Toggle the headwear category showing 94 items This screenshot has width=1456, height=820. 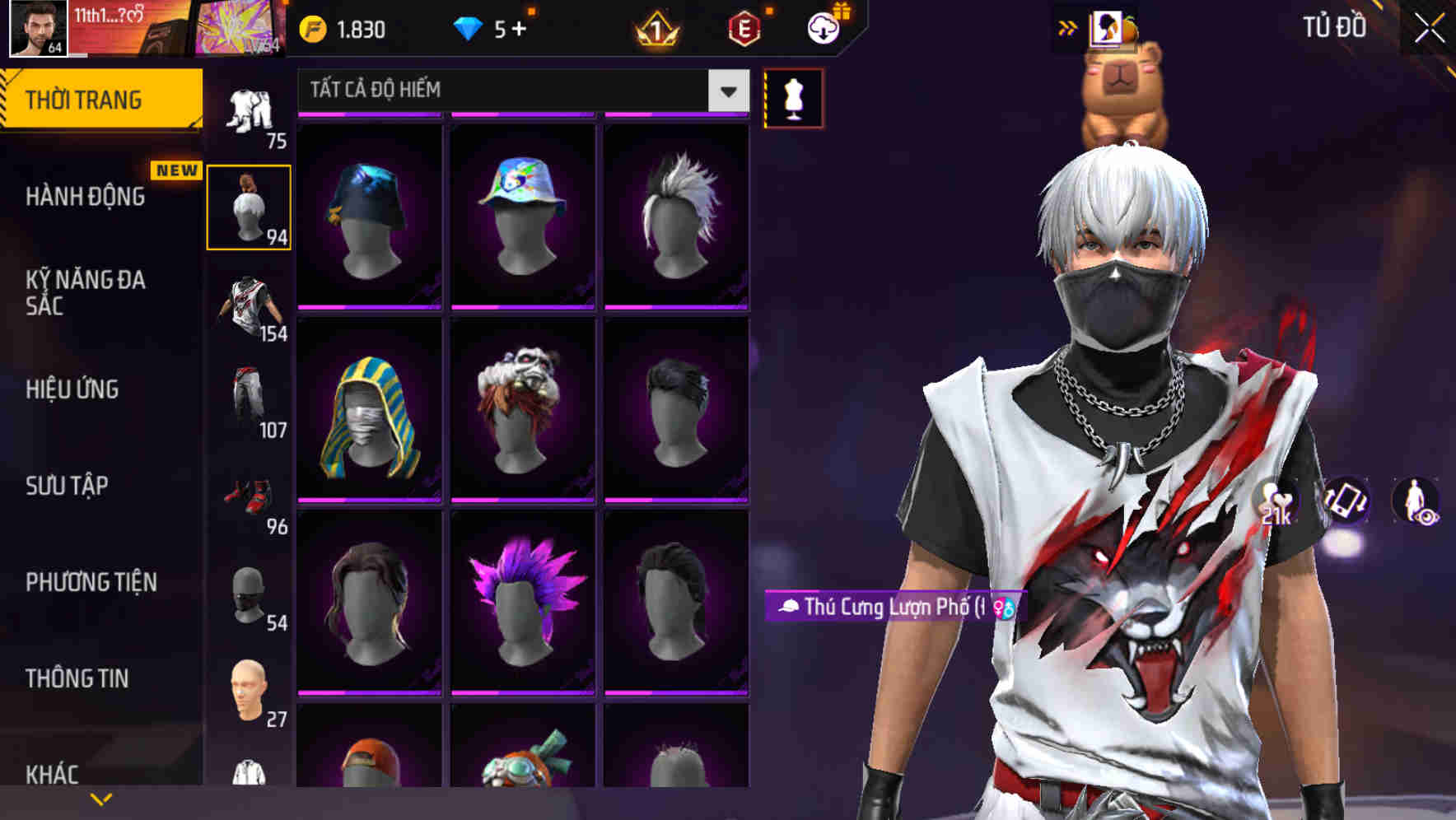pyautogui.click(x=250, y=206)
